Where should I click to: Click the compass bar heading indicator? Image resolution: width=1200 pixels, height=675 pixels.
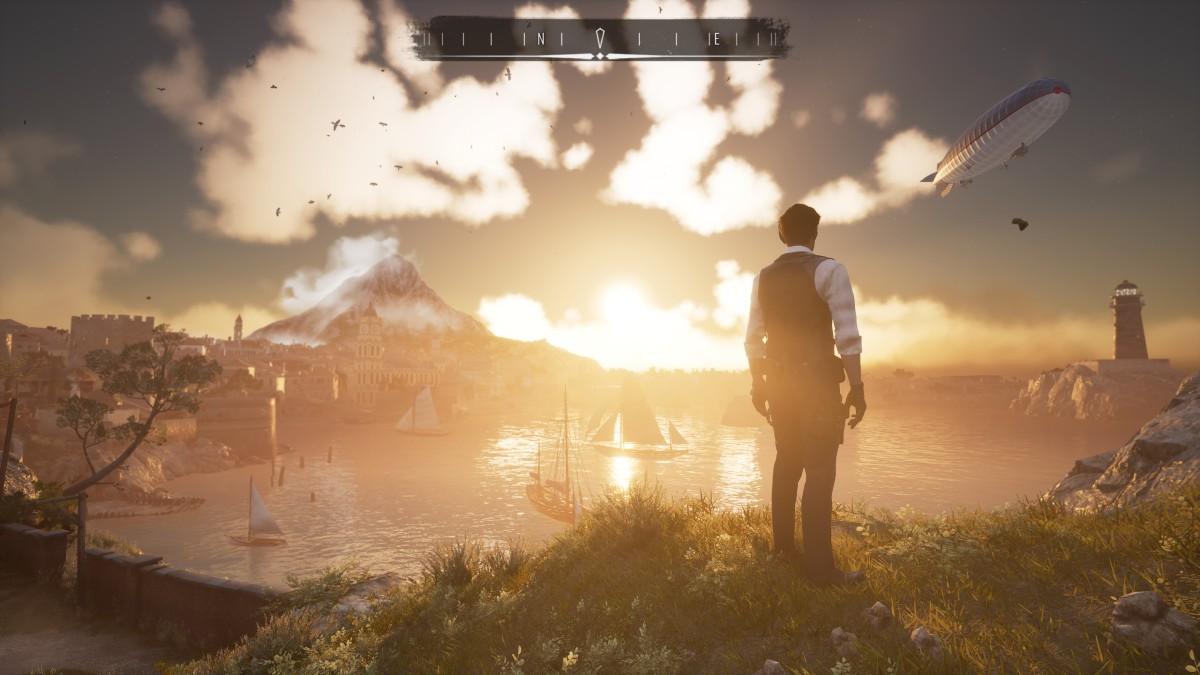pos(600,39)
